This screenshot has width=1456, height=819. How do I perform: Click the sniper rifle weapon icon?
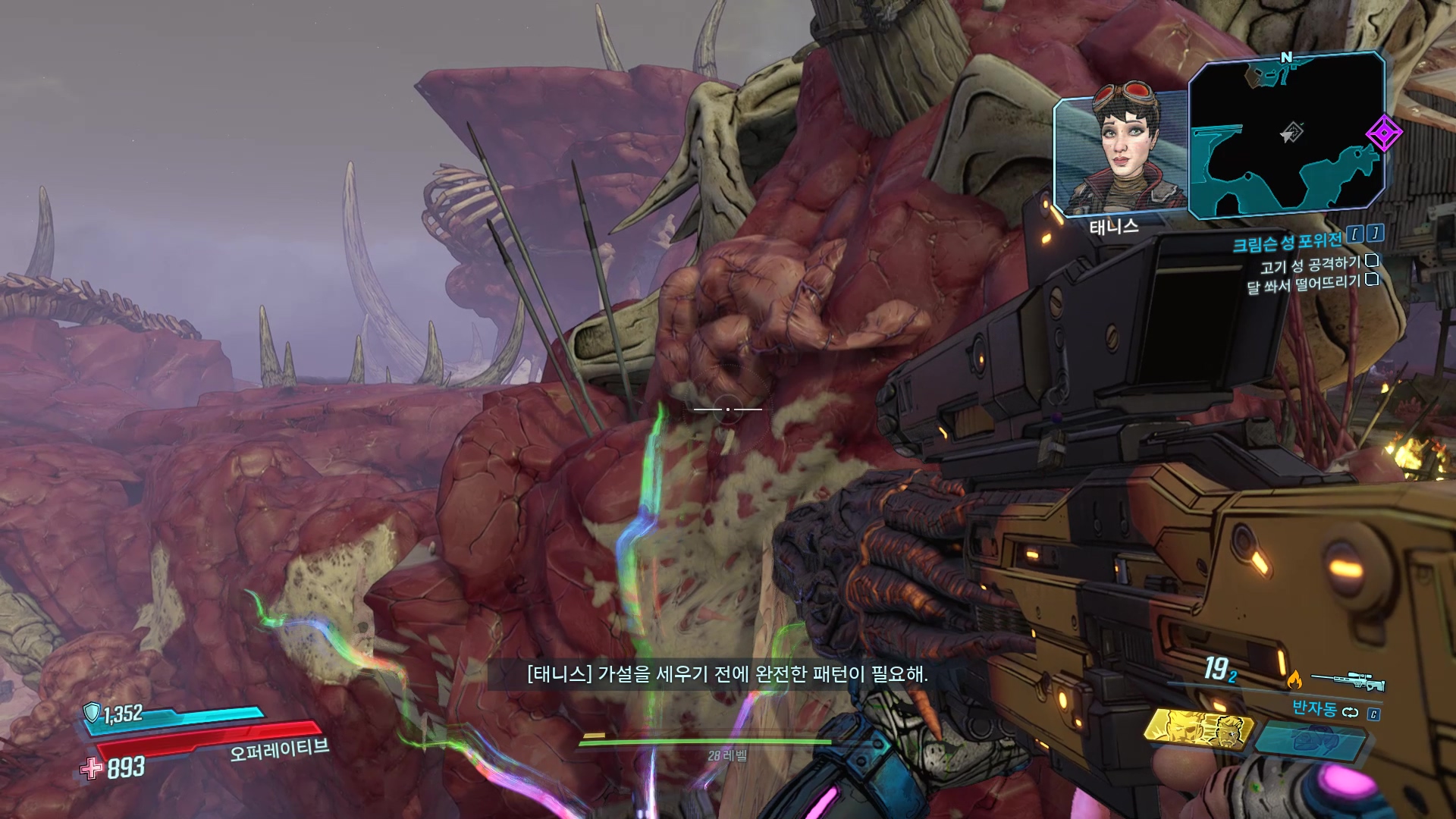click(x=1348, y=681)
